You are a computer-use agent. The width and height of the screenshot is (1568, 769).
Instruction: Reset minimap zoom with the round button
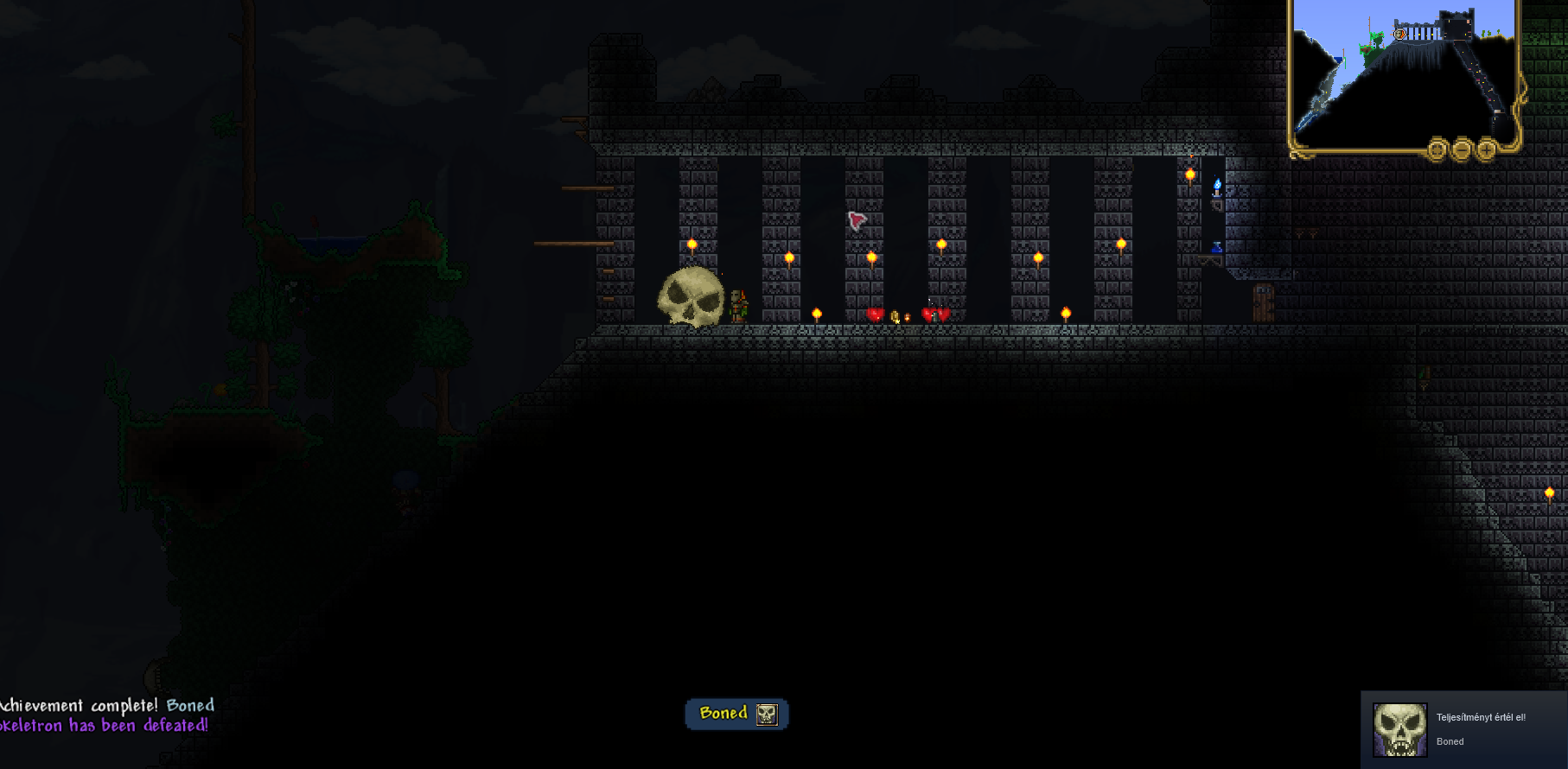[1437, 149]
